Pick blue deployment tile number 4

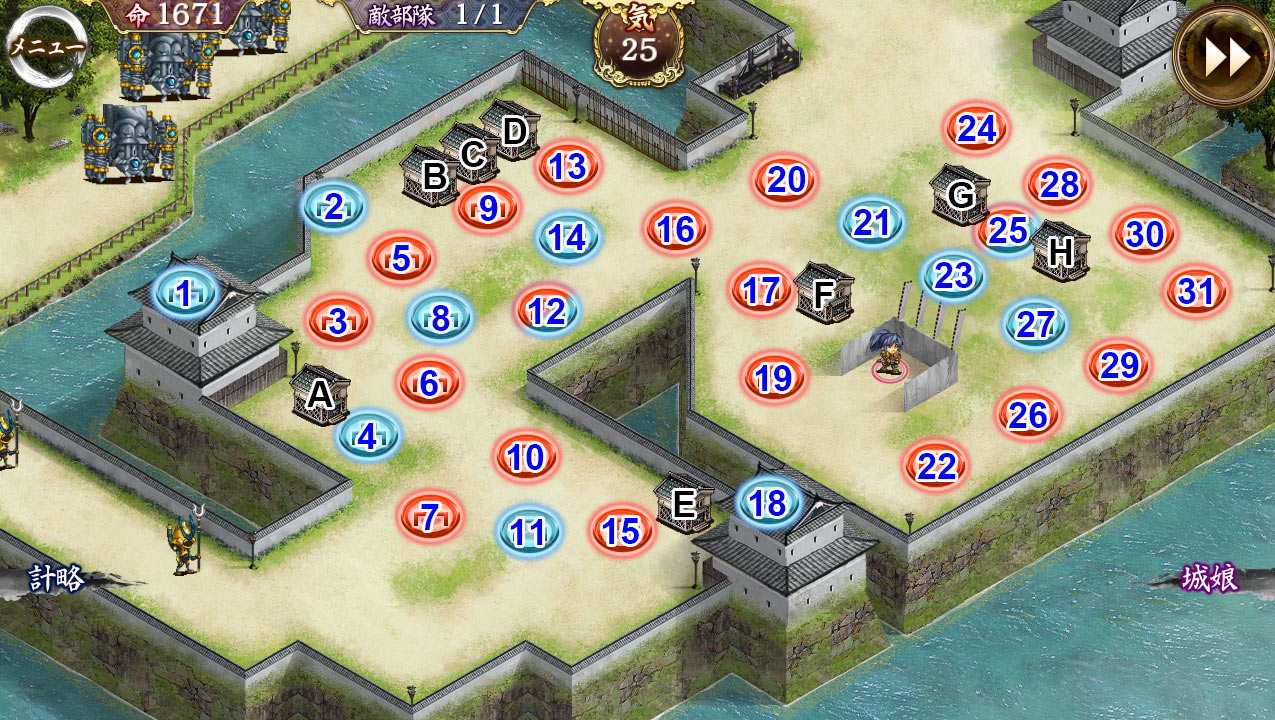click(368, 437)
